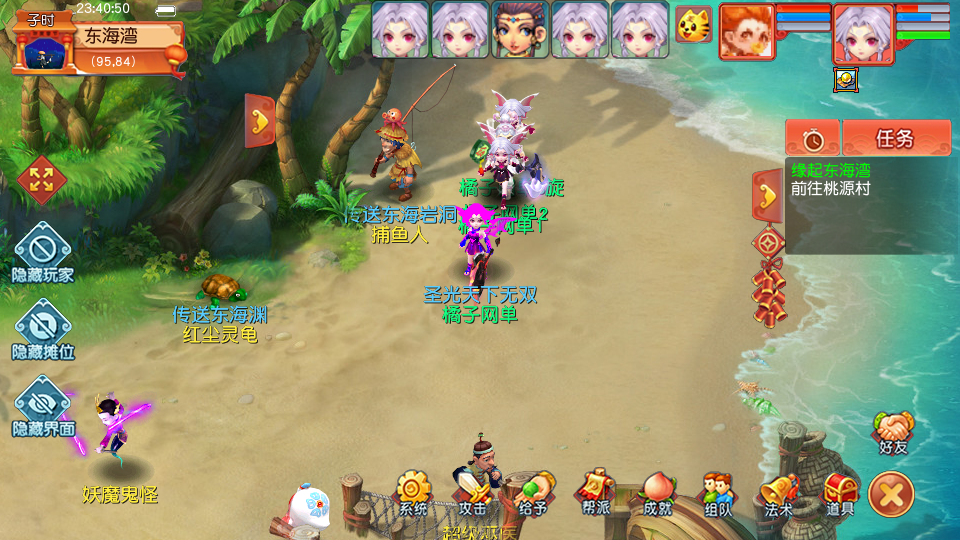This screenshot has height=540, width=960.
Task: Close the bottom menu with the X button
Action: coord(891,494)
